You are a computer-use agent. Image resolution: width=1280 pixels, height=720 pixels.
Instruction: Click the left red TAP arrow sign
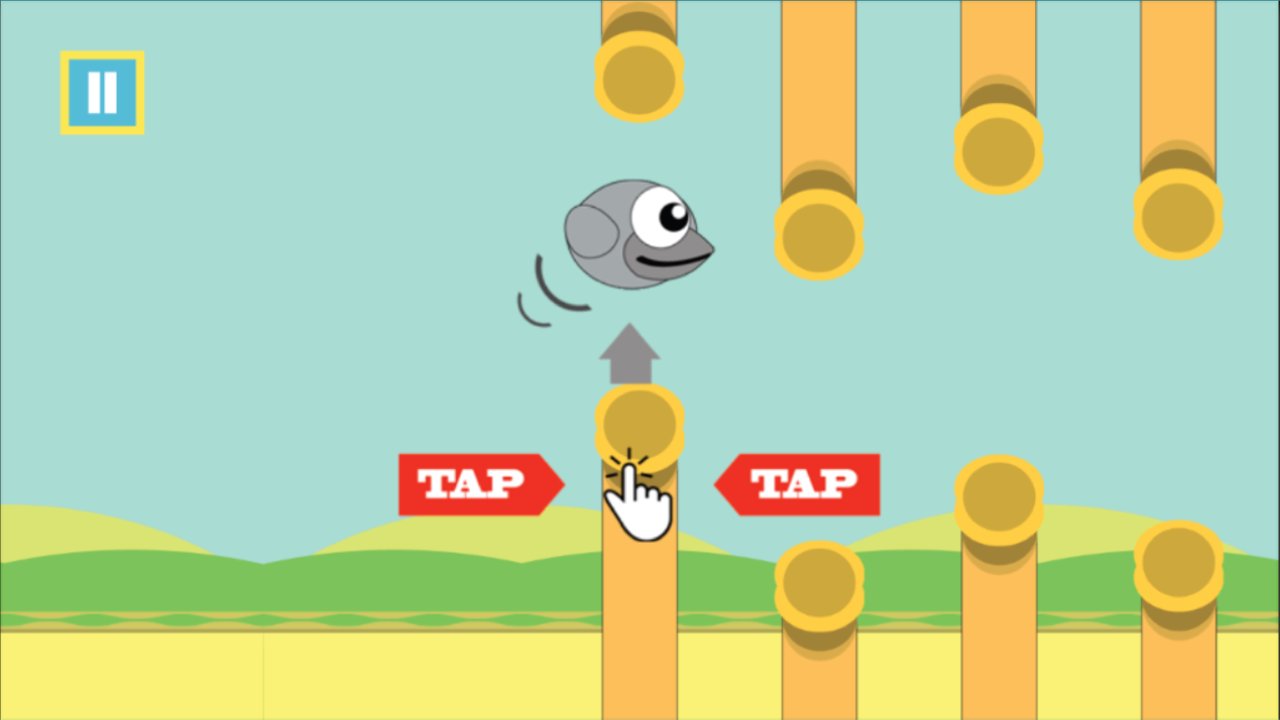click(x=478, y=485)
